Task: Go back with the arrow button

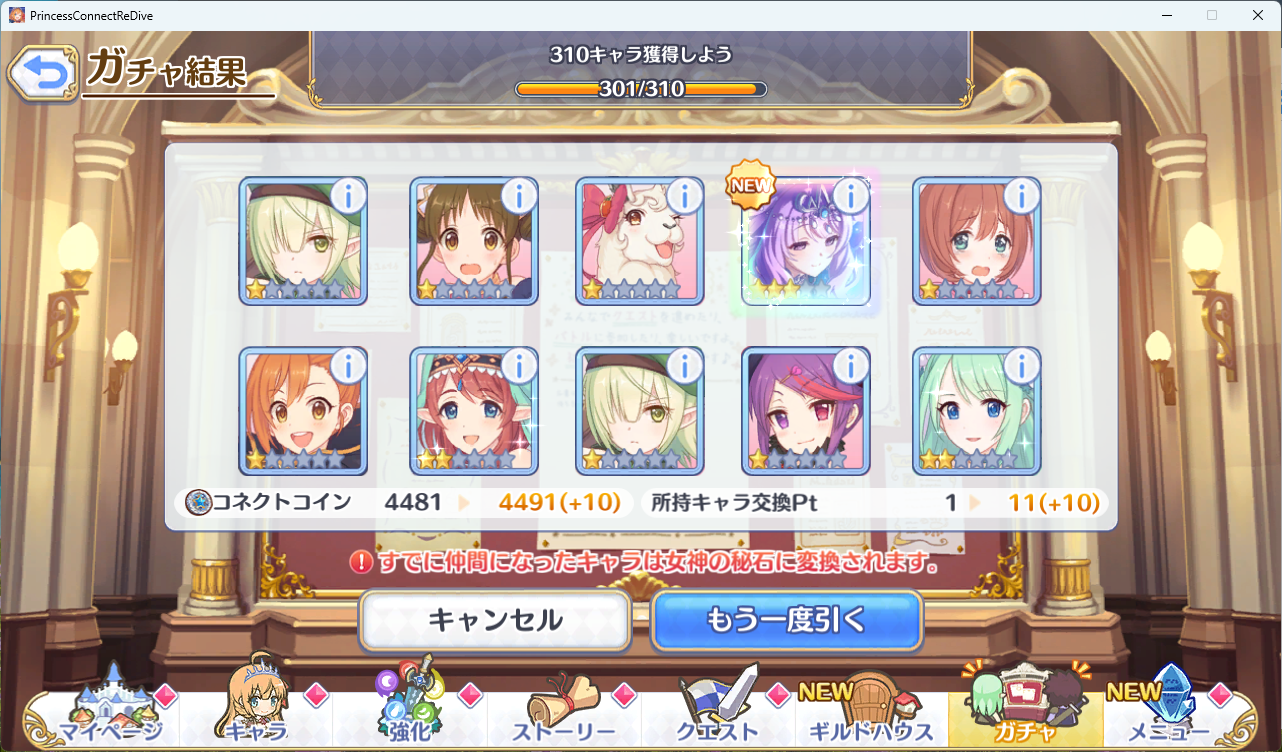Action: (x=42, y=73)
